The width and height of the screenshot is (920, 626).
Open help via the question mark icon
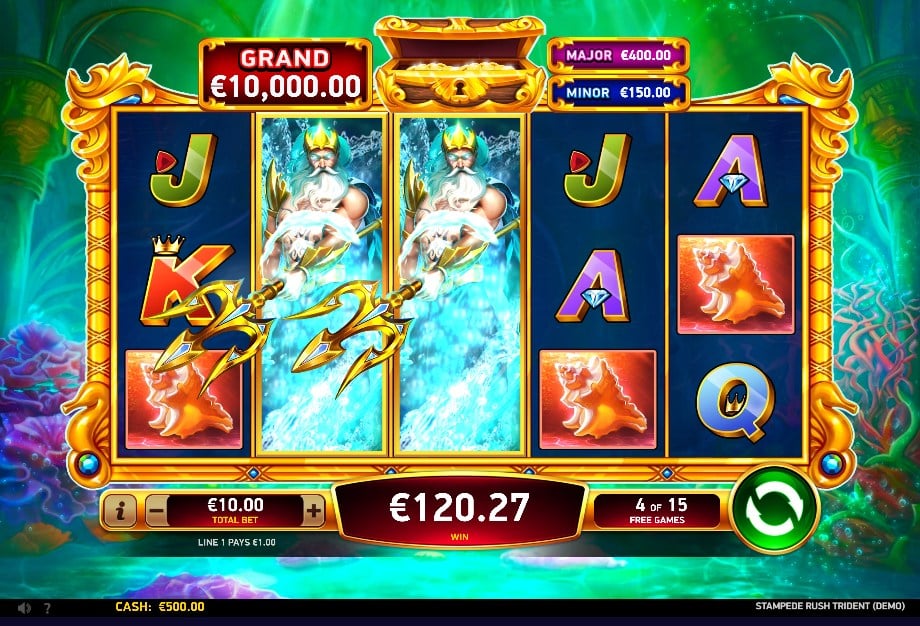47,607
